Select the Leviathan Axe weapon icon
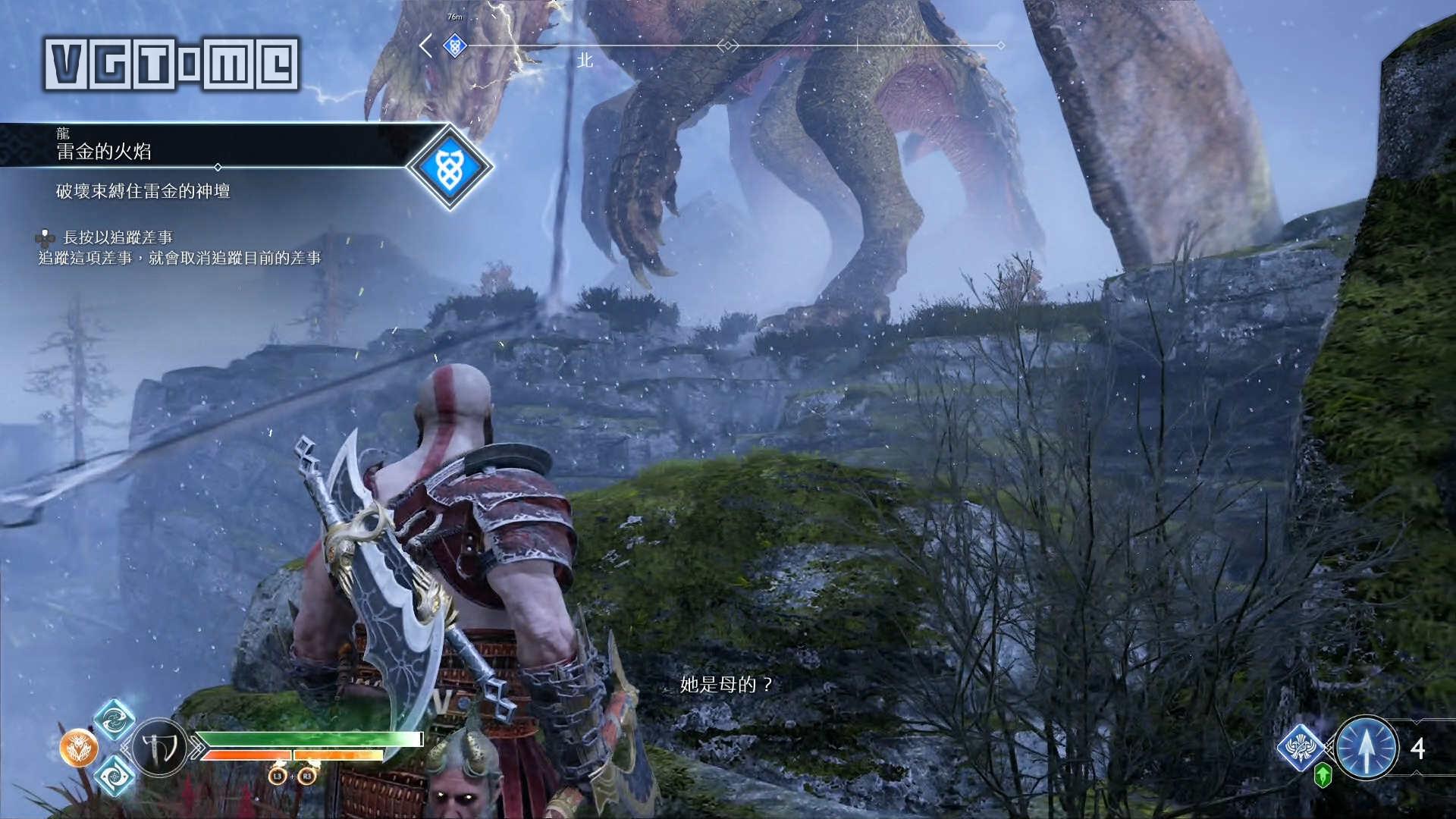Screen dimensions: 1456x819 coord(160,748)
